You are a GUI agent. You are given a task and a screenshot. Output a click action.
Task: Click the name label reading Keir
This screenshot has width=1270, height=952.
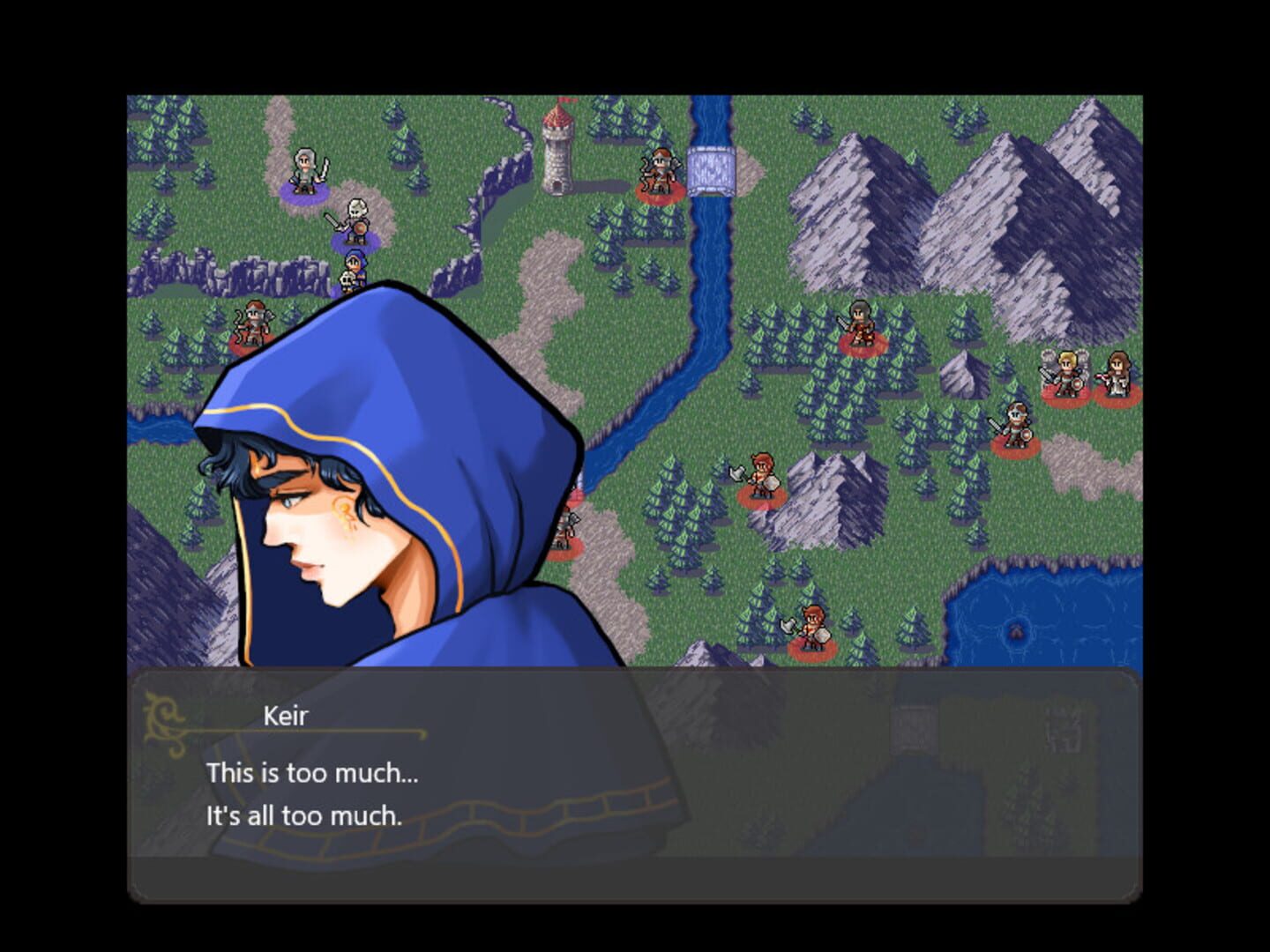tap(284, 716)
